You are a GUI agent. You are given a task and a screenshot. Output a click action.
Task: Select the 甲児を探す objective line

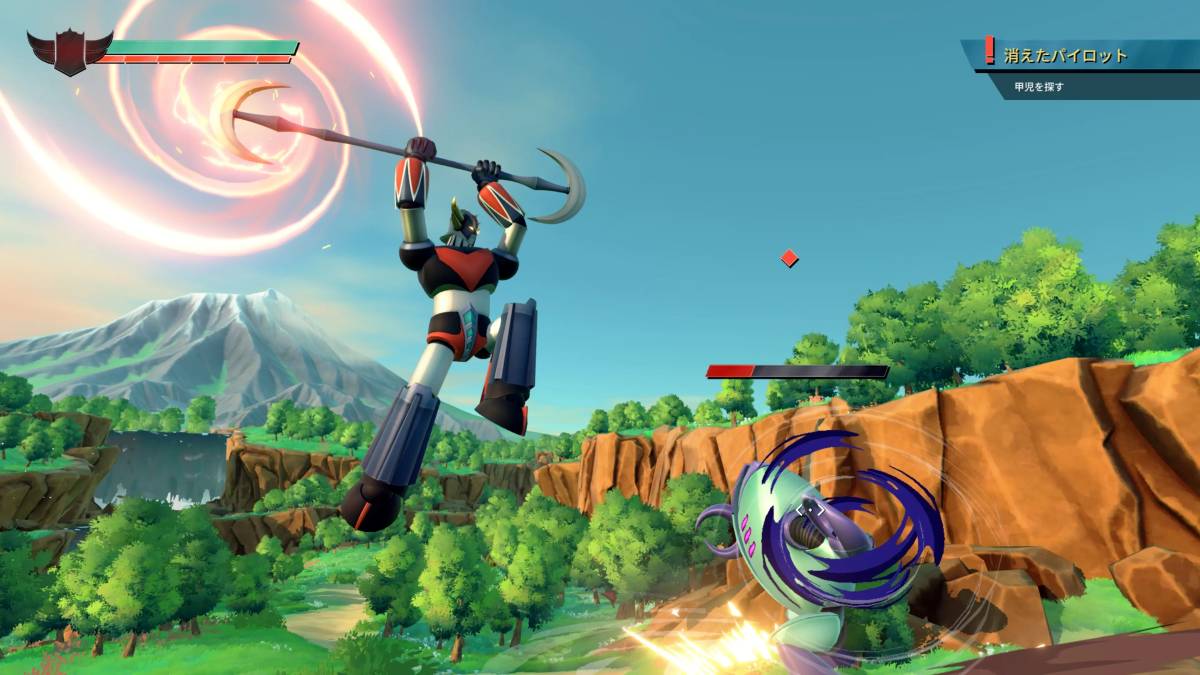(1040, 87)
